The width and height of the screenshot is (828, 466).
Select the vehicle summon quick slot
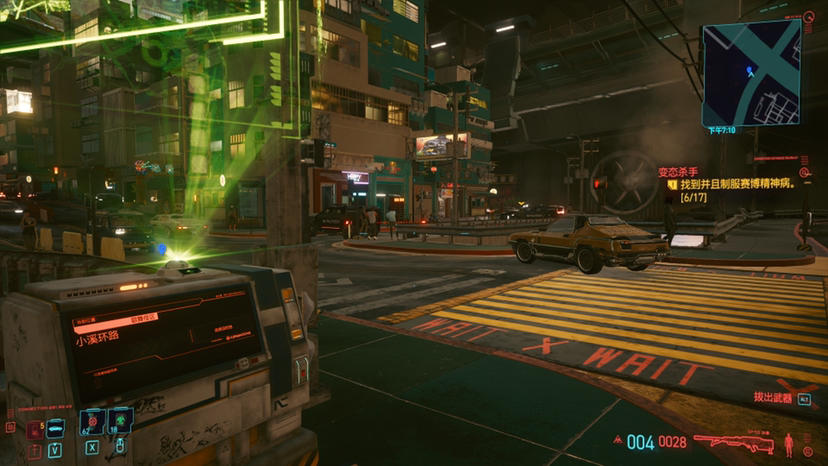pyautogui.click(x=55, y=429)
